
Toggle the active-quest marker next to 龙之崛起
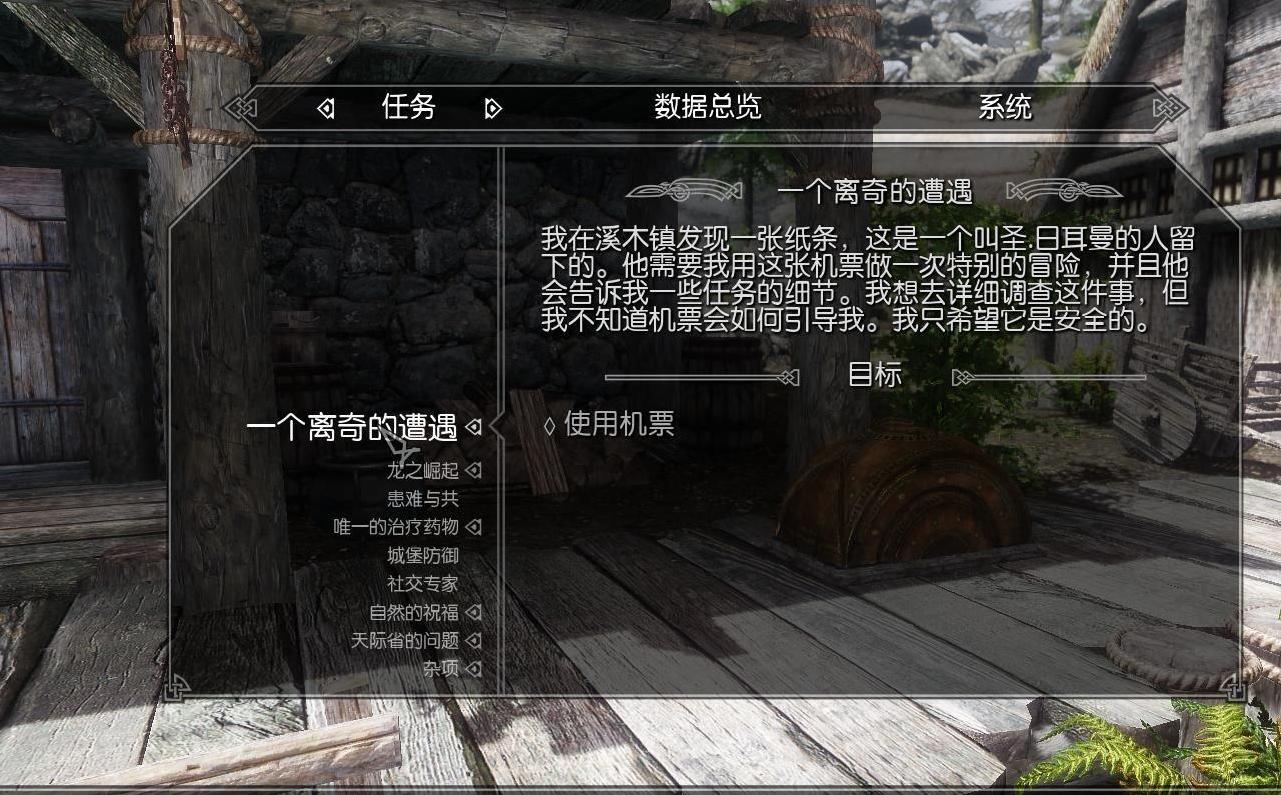473,471
